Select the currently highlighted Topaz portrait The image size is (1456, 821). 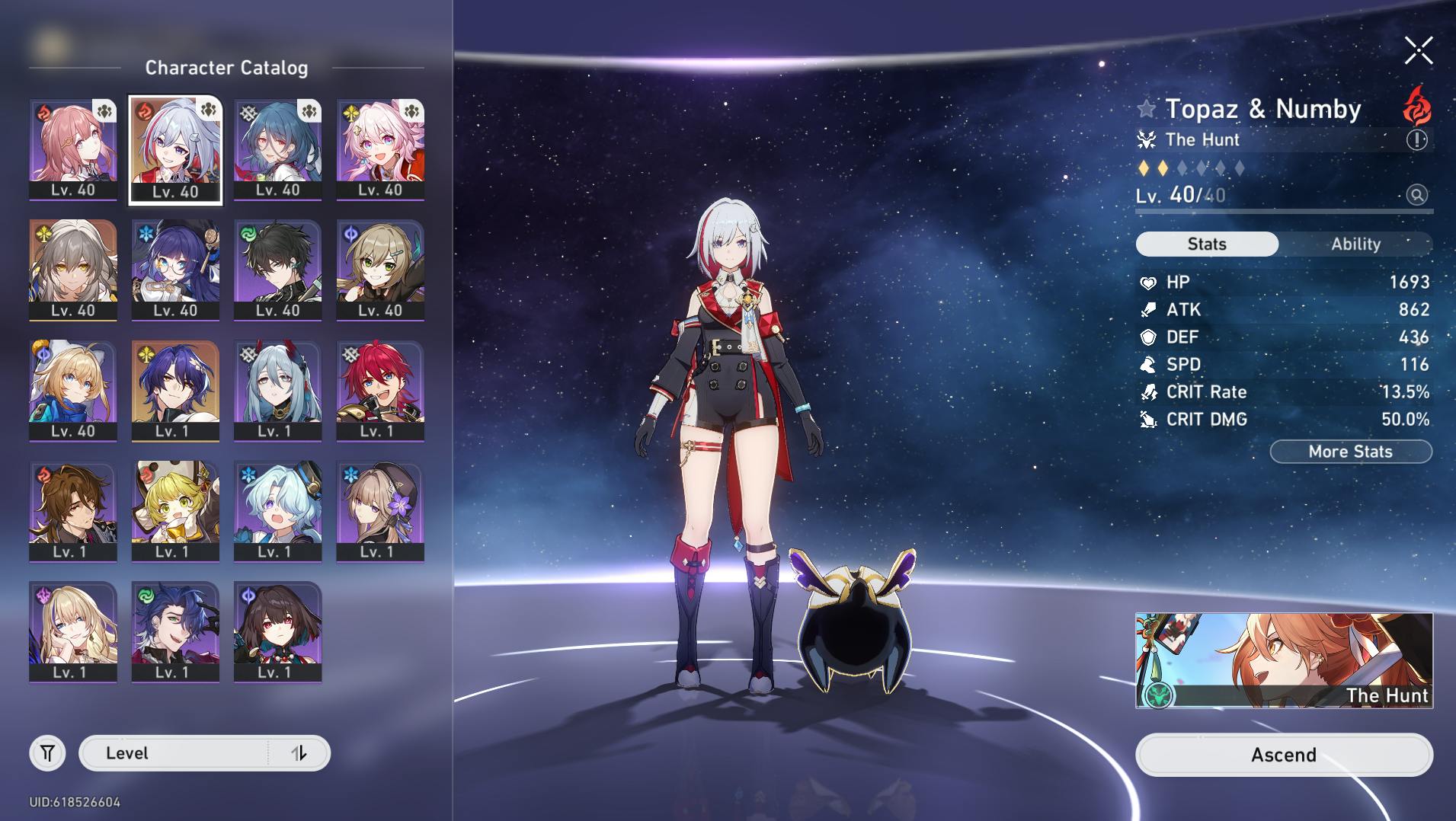(x=175, y=149)
